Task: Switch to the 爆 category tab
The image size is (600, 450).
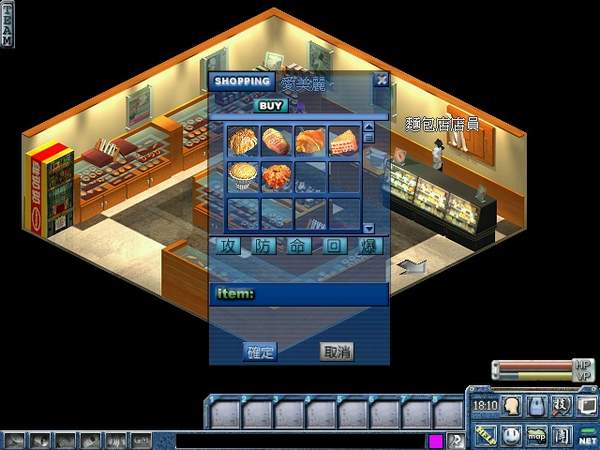Action: click(370, 246)
